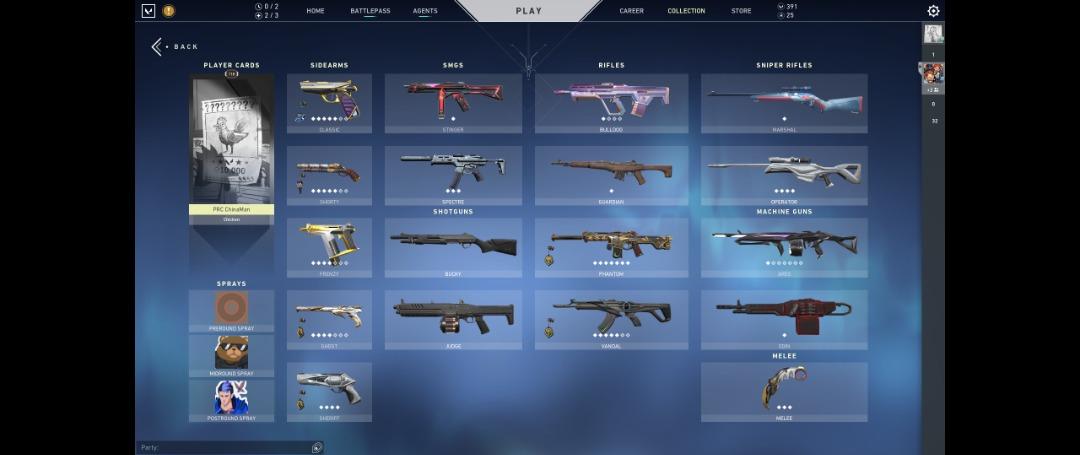Viewport: 1080px width, 455px height.
Task: Change the player card
Action: tap(231, 147)
